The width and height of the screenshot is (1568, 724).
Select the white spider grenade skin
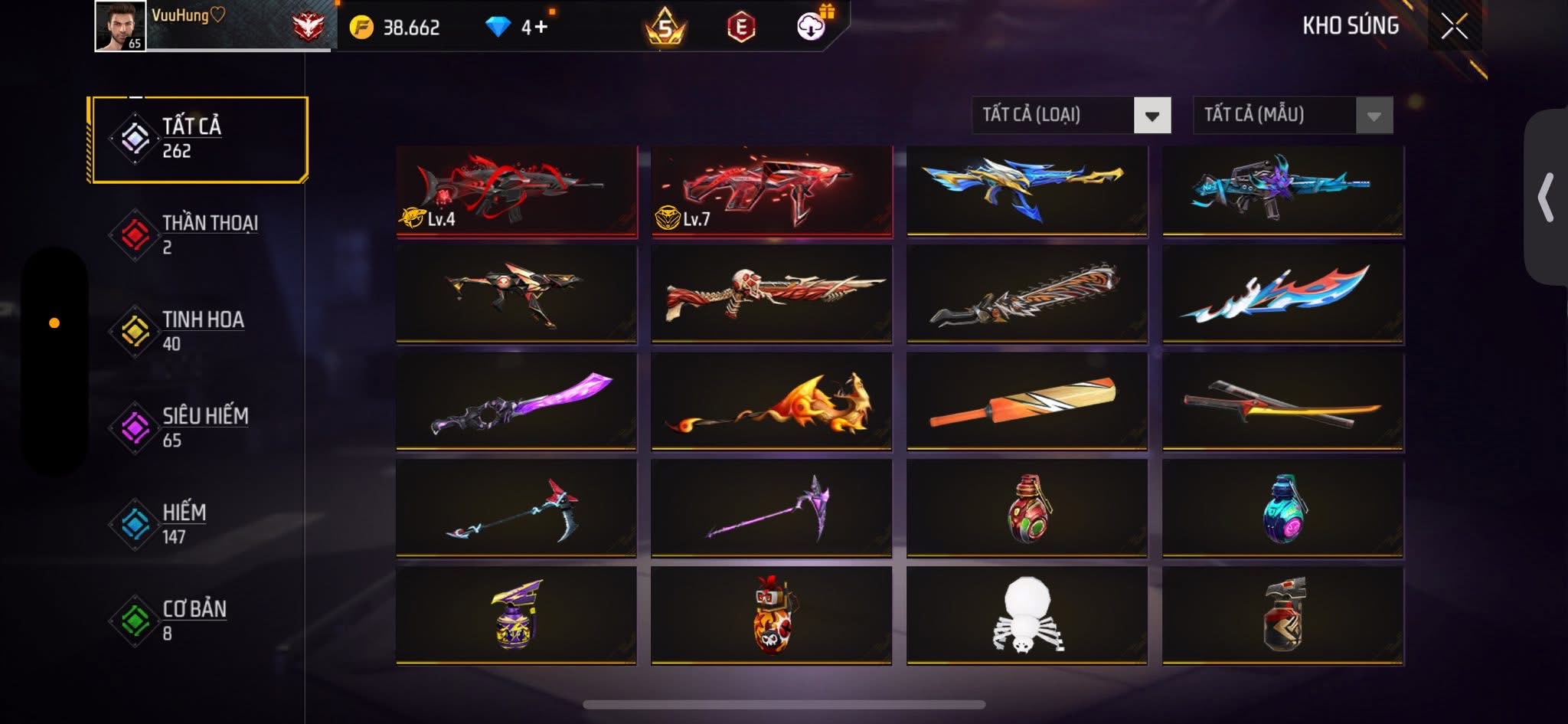click(1026, 615)
